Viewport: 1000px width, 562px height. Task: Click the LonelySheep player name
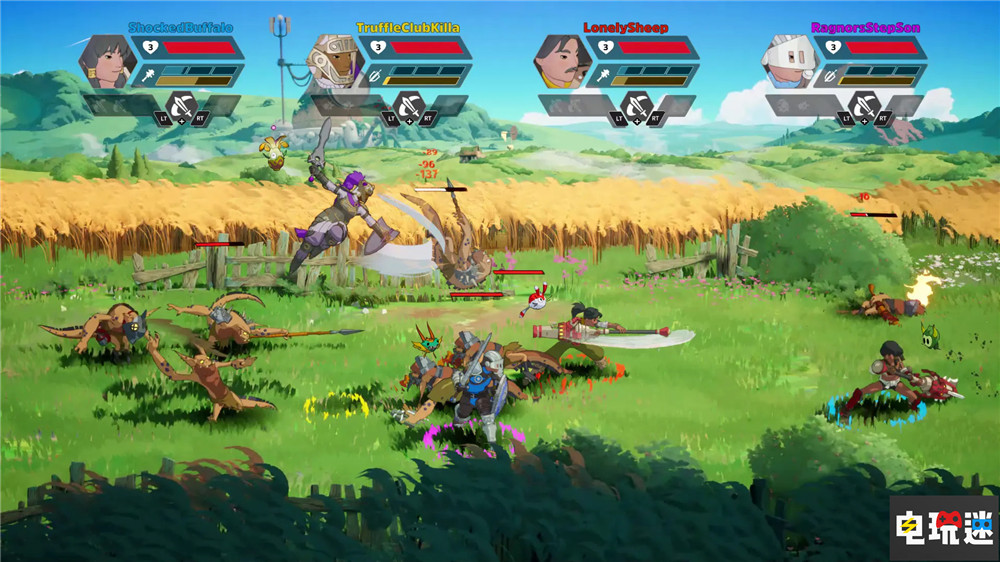click(x=626, y=28)
